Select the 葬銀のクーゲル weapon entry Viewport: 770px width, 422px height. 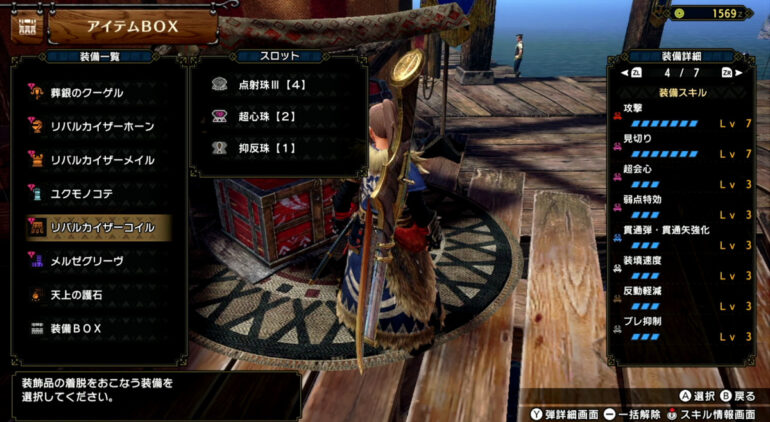tap(88, 93)
